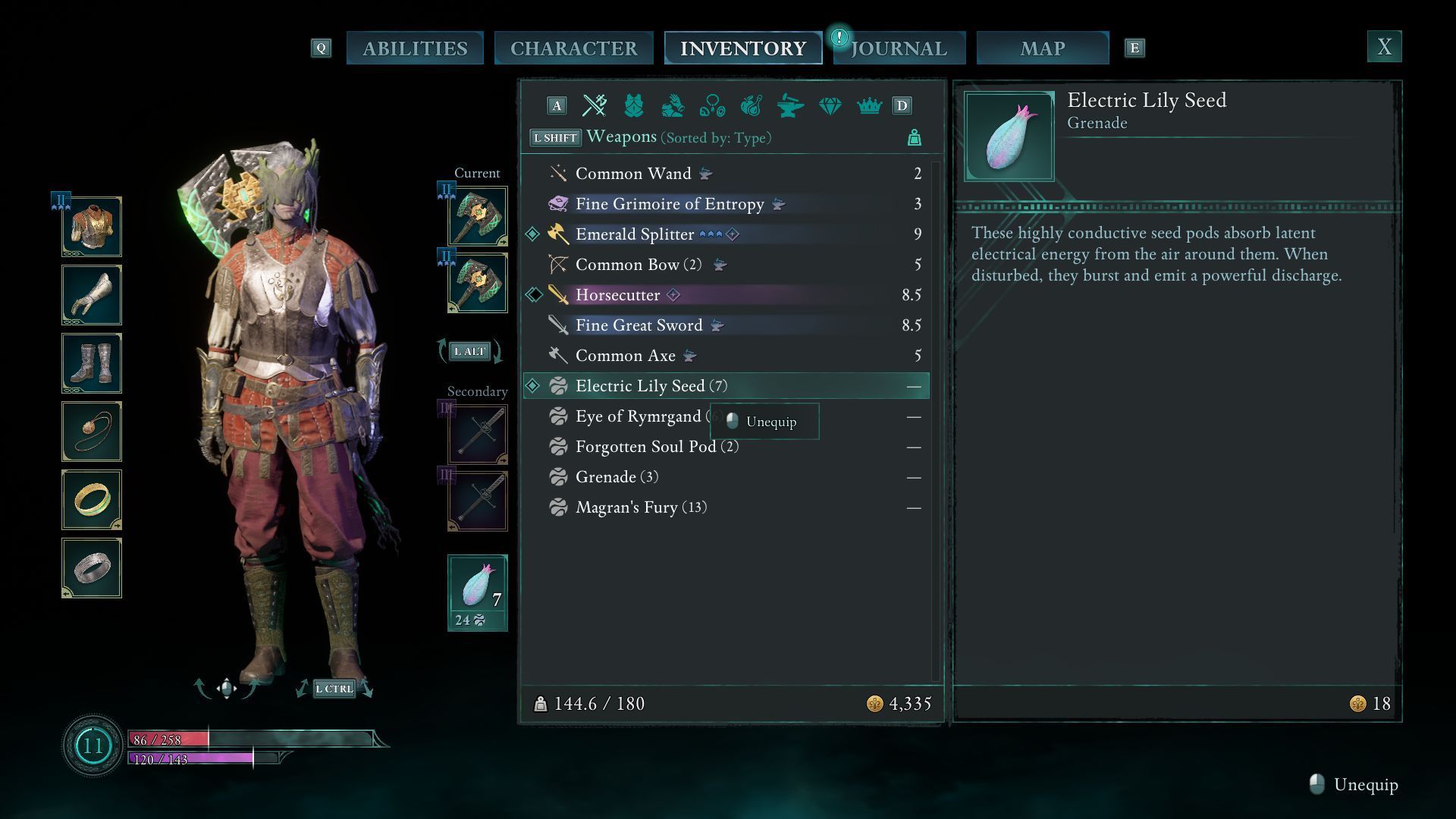Click the equipped amulet slot
The image size is (1456, 819).
(x=92, y=431)
